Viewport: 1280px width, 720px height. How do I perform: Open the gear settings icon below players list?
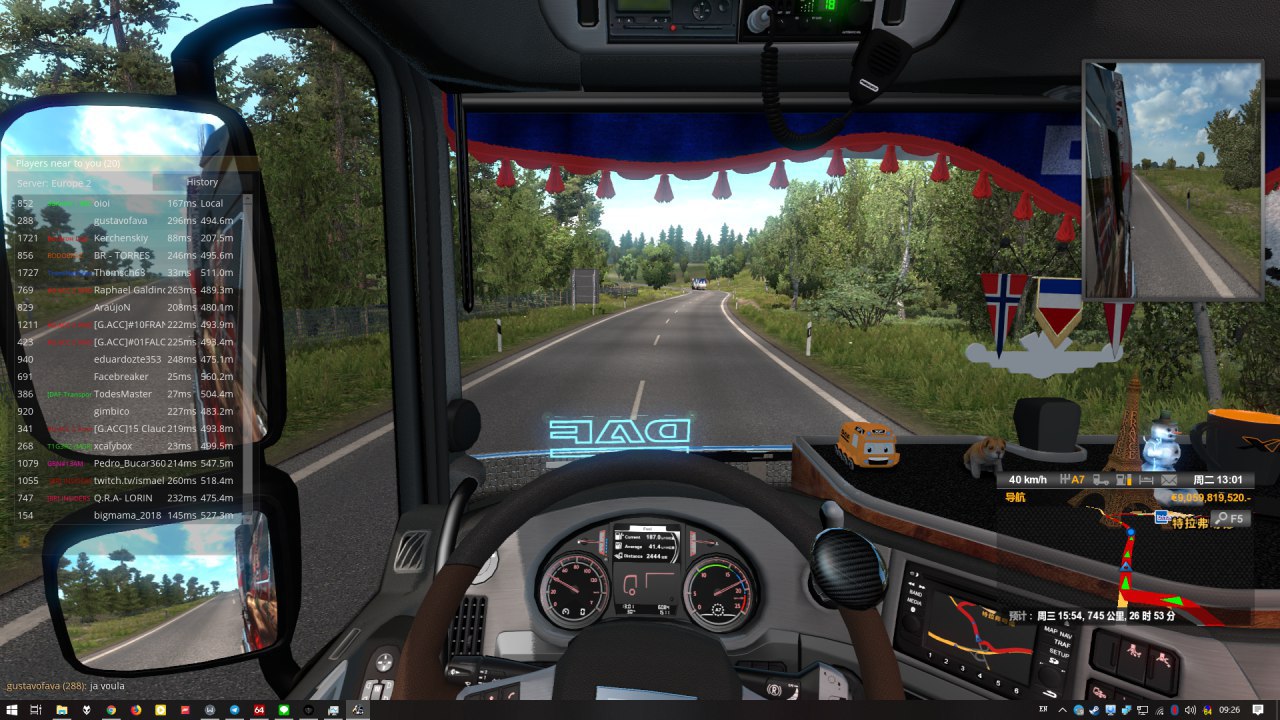tap(25, 541)
